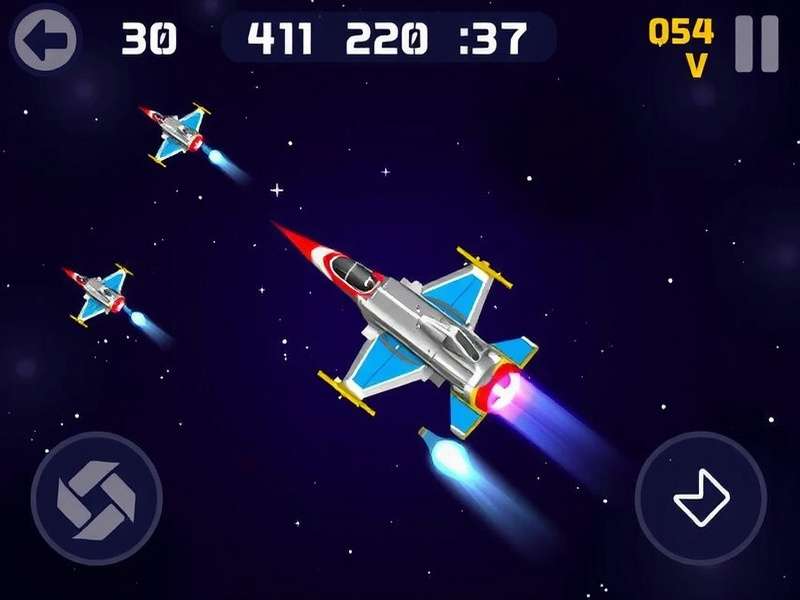
Task: Pause the game
Action: tap(756, 43)
